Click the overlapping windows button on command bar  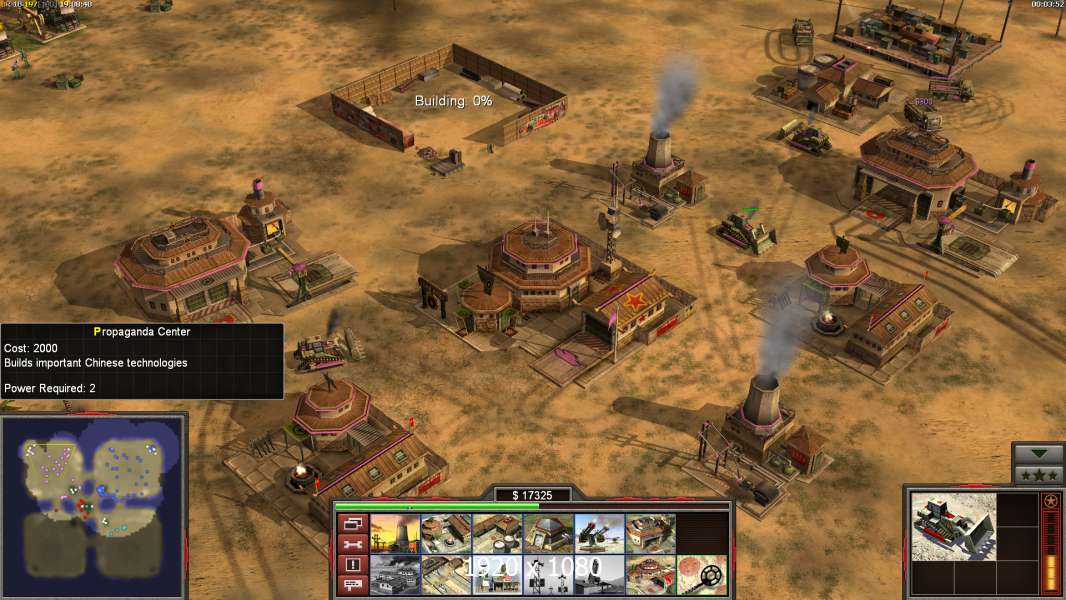352,523
